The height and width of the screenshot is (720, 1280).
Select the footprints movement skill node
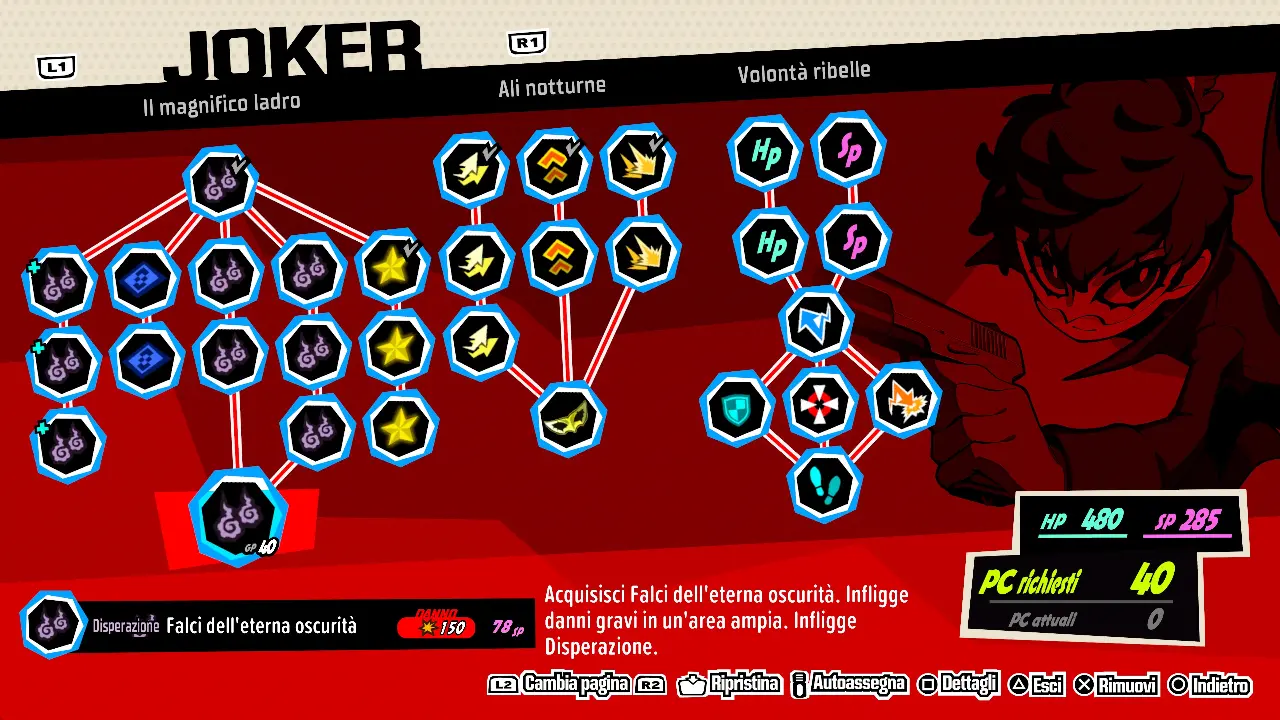click(824, 484)
